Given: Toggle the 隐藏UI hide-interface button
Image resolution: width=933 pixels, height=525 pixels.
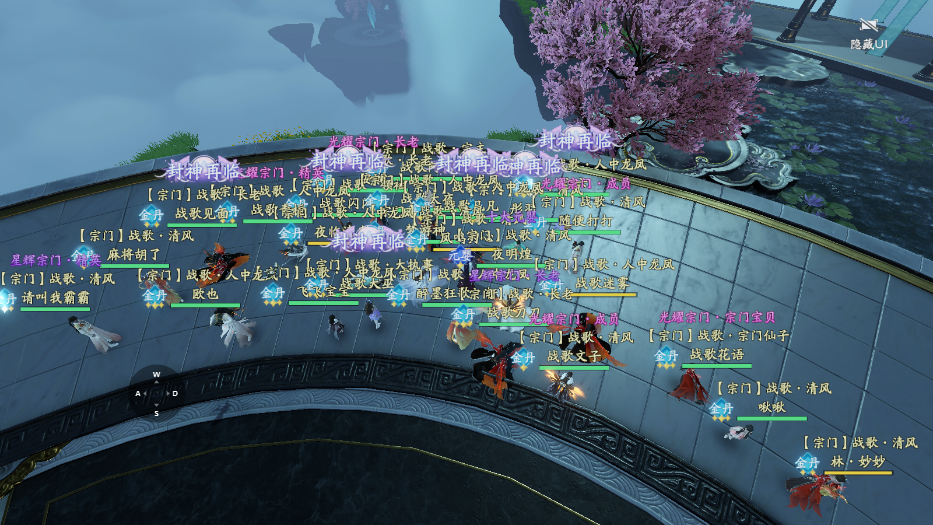Looking at the screenshot, I should [867, 33].
